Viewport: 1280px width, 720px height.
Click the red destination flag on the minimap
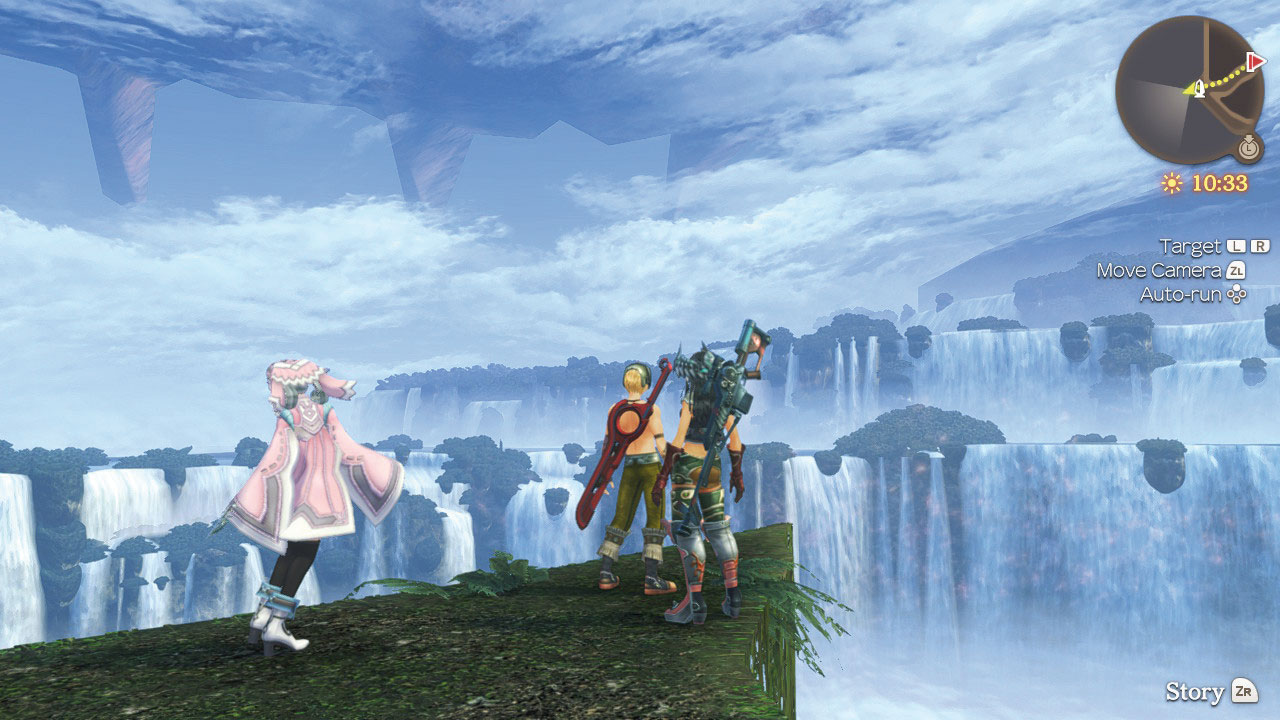click(1256, 62)
